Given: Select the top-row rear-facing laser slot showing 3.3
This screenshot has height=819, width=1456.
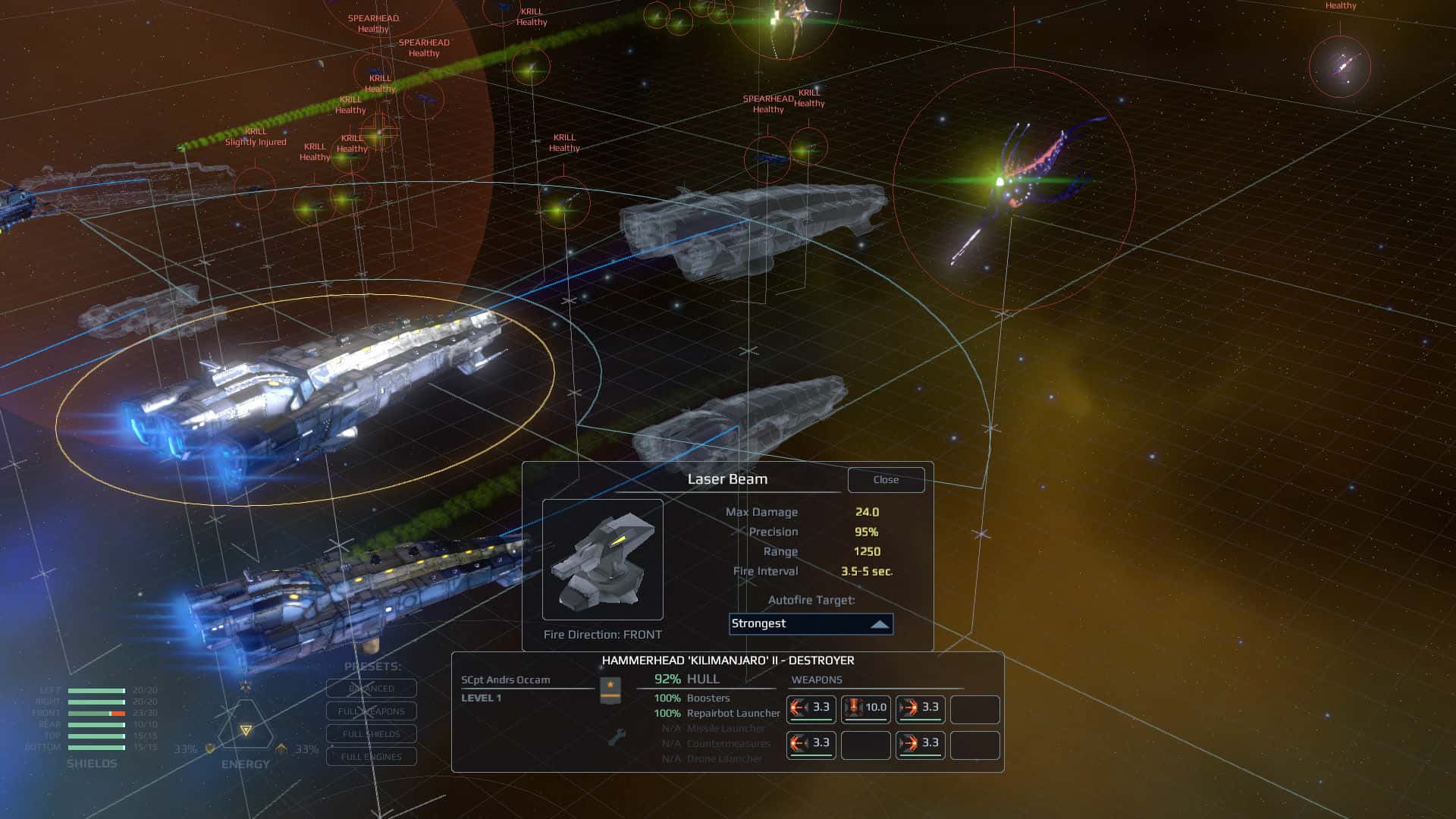Looking at the screenshot, I should coord(810,708).
